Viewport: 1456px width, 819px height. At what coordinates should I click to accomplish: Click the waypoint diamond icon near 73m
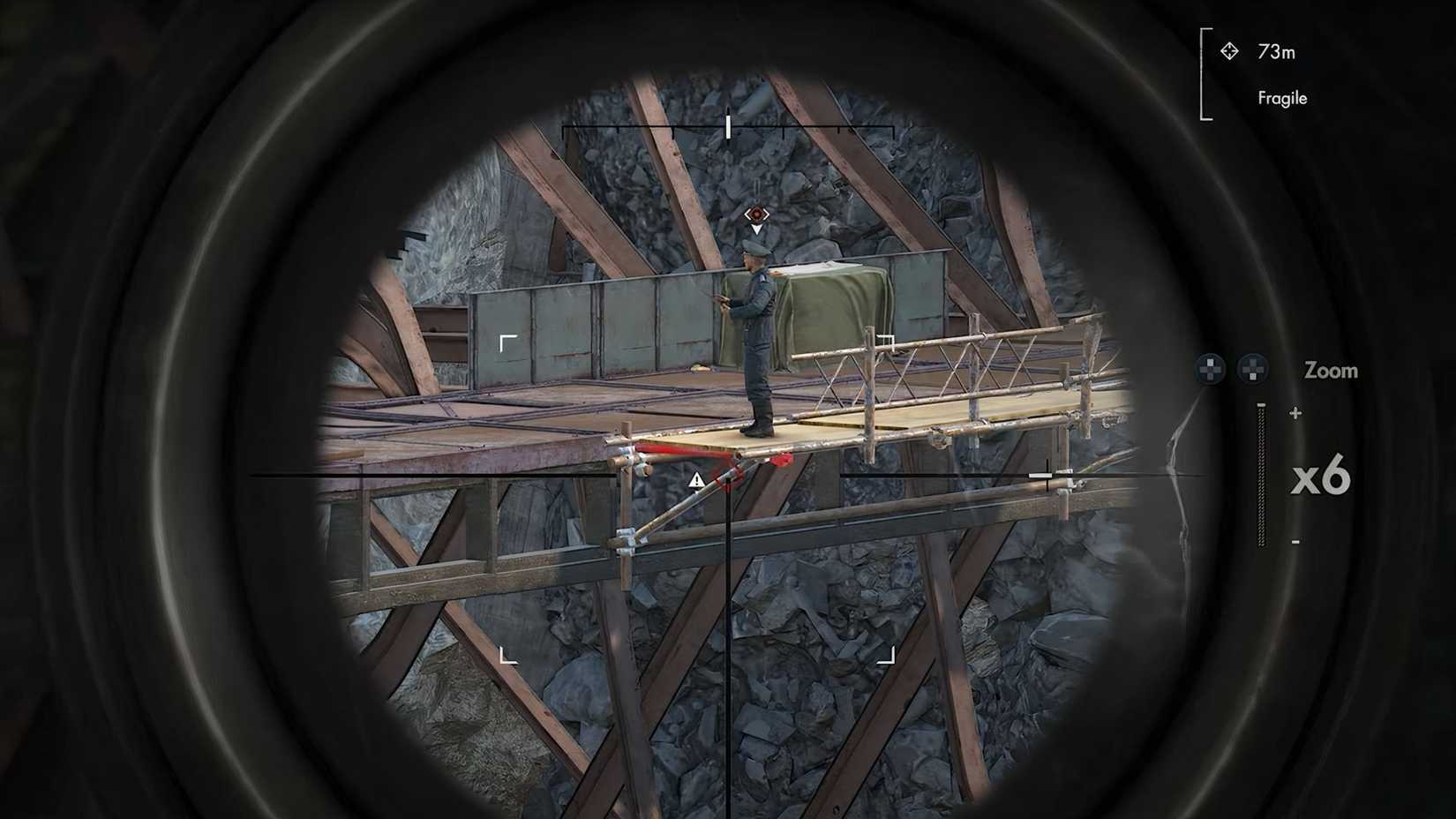pyautogui.click(x=1229, y=52)
